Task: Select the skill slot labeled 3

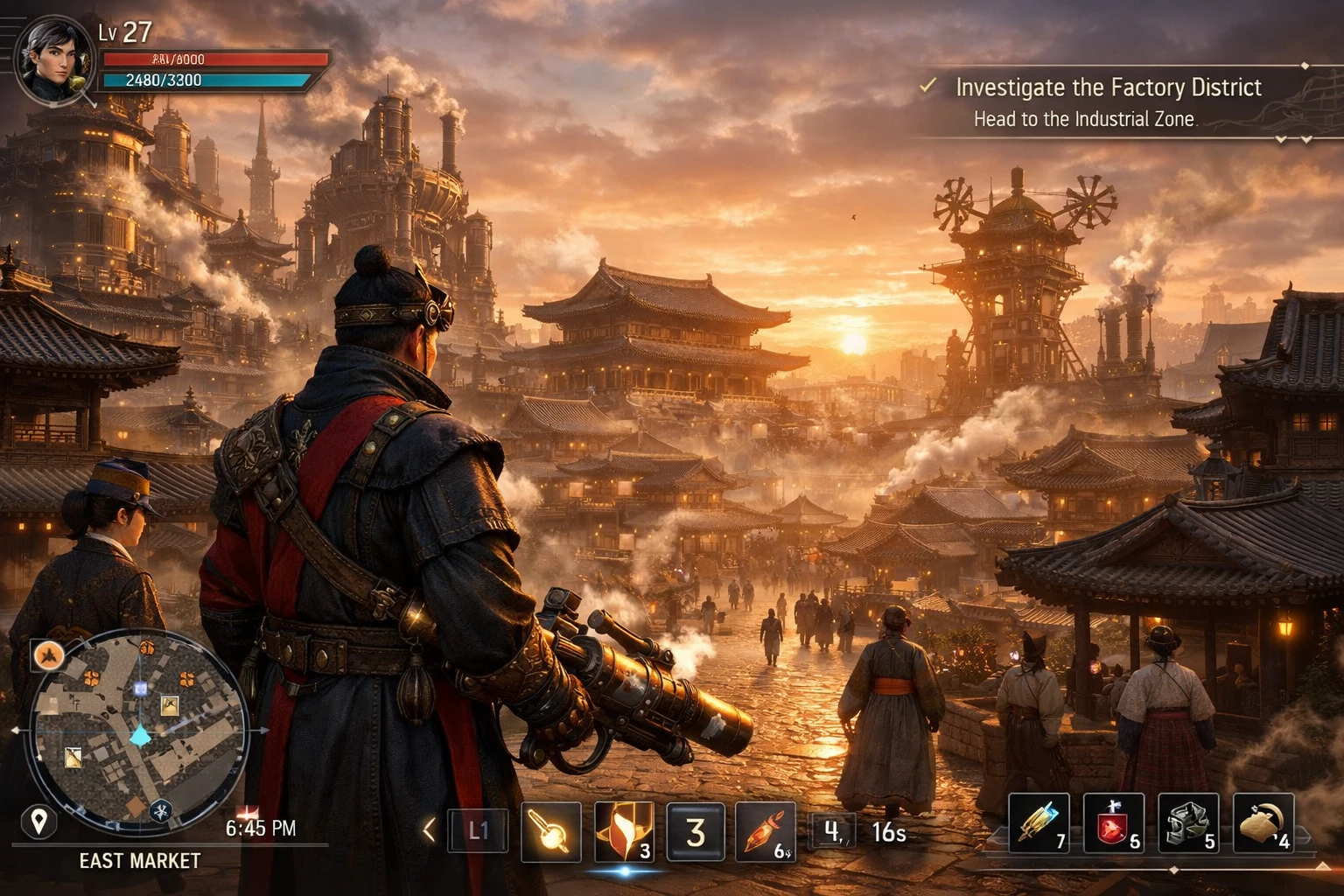Action: click(x=696, y=831)
